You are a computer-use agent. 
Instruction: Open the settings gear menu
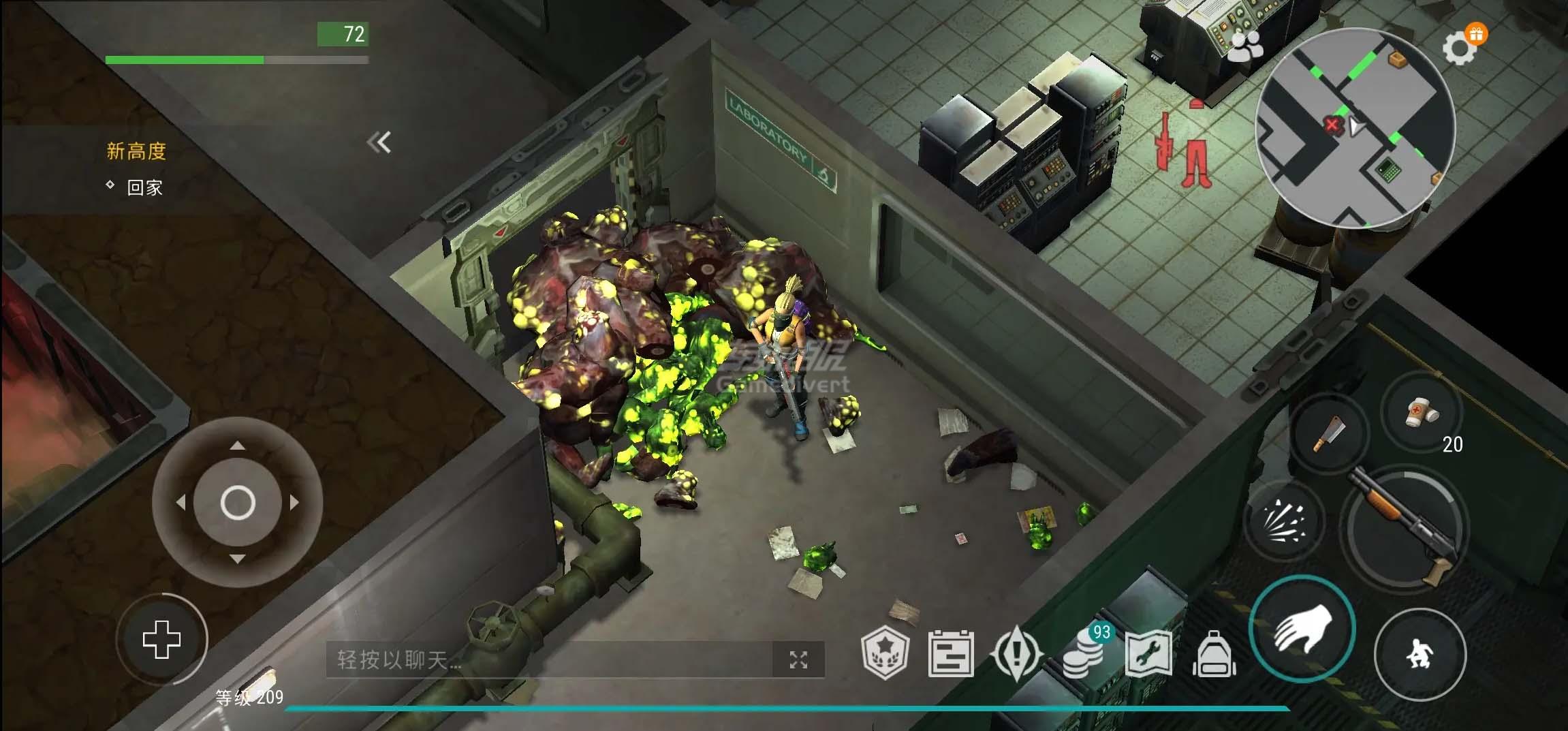coord(1458,48)
